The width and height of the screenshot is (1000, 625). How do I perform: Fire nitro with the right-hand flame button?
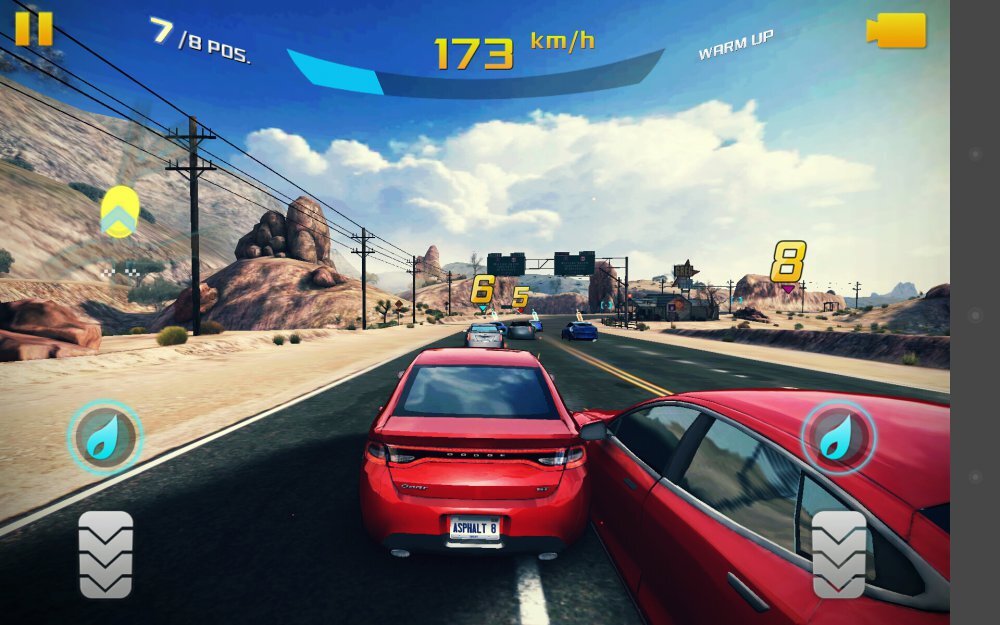tap(838, 437)
